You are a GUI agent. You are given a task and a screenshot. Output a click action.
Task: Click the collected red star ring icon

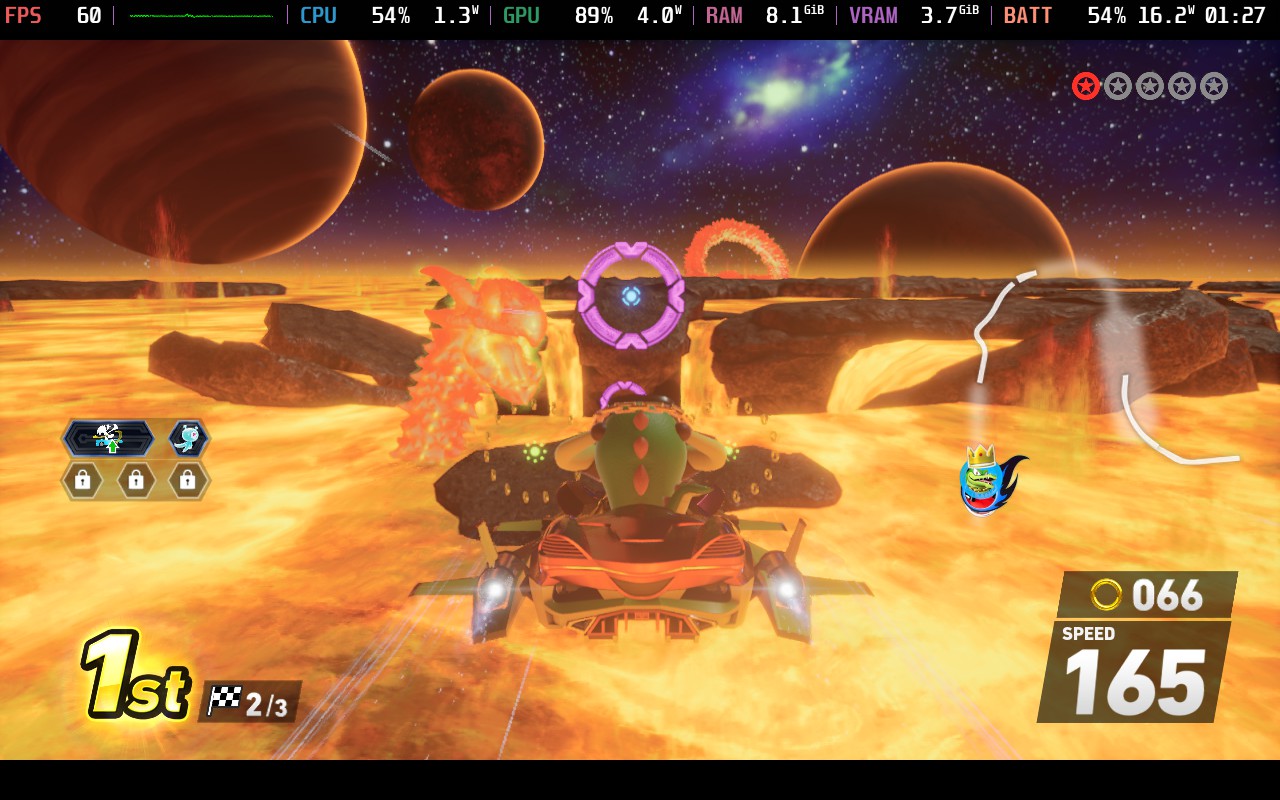coord(1086,86)
